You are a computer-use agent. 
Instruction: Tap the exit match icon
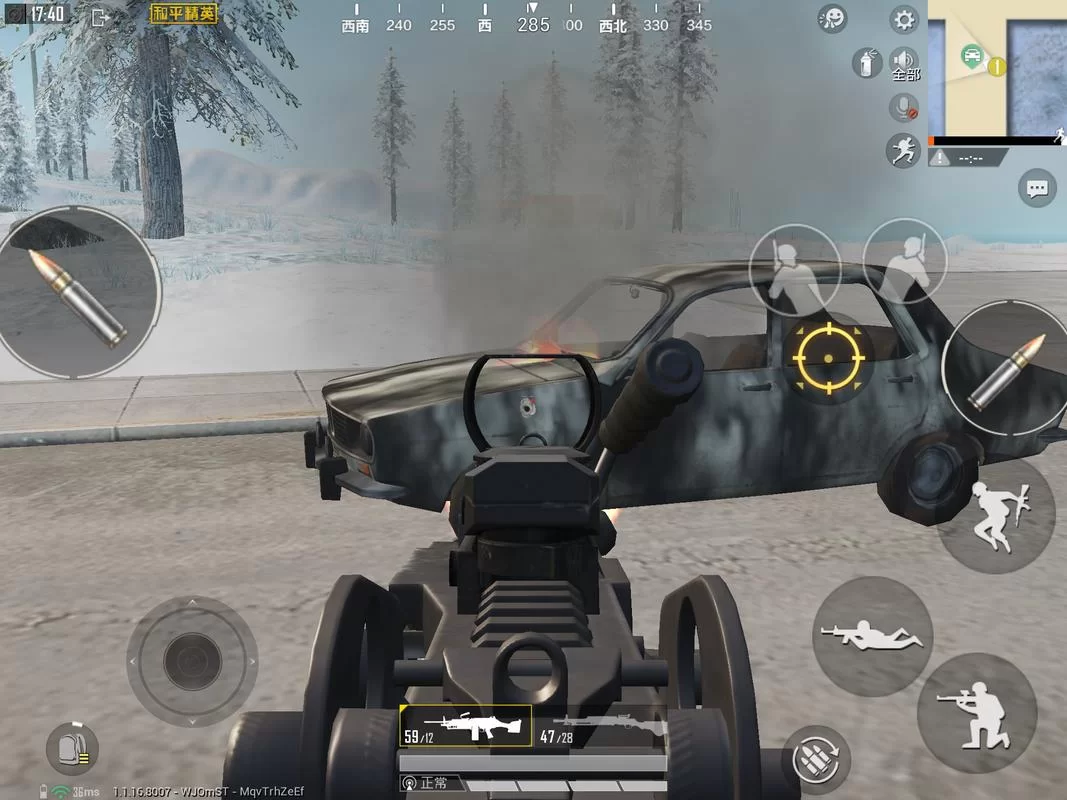pos(100,16)
